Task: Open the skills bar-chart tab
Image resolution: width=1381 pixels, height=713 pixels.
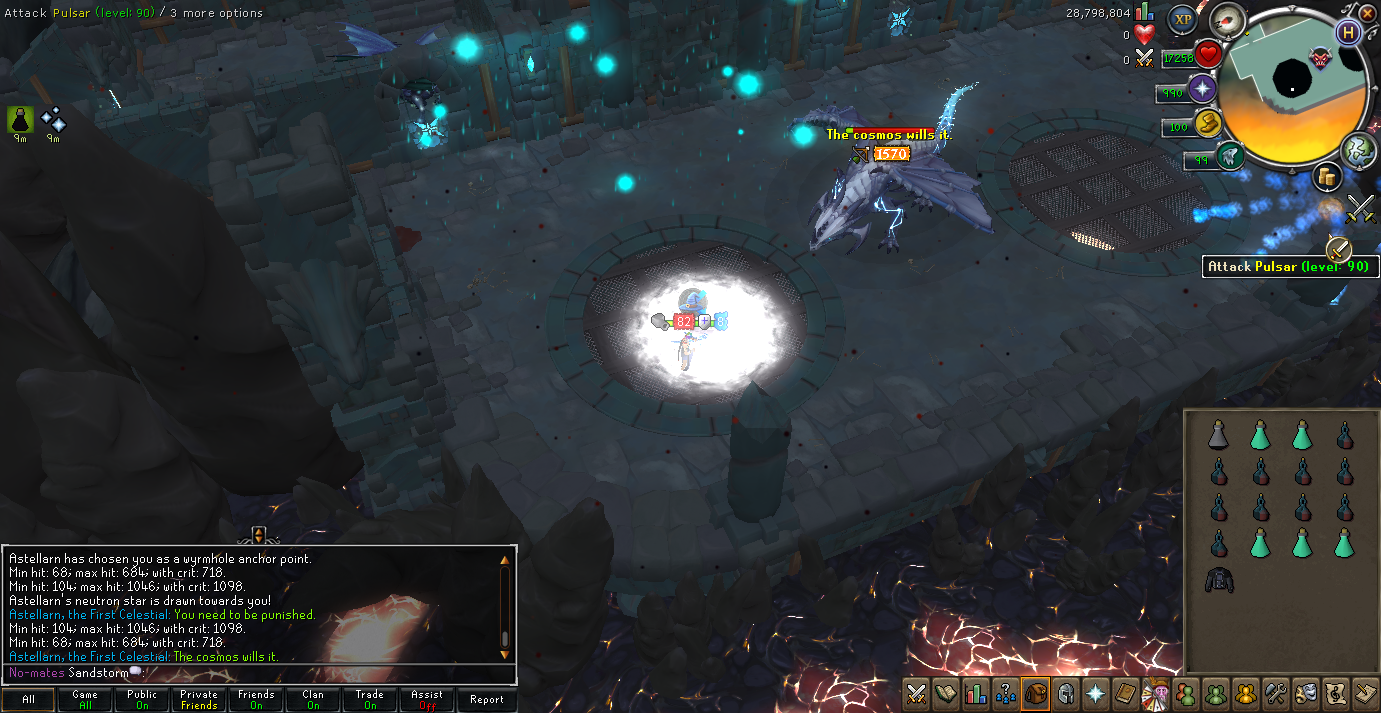Action: tap(976, 693)
